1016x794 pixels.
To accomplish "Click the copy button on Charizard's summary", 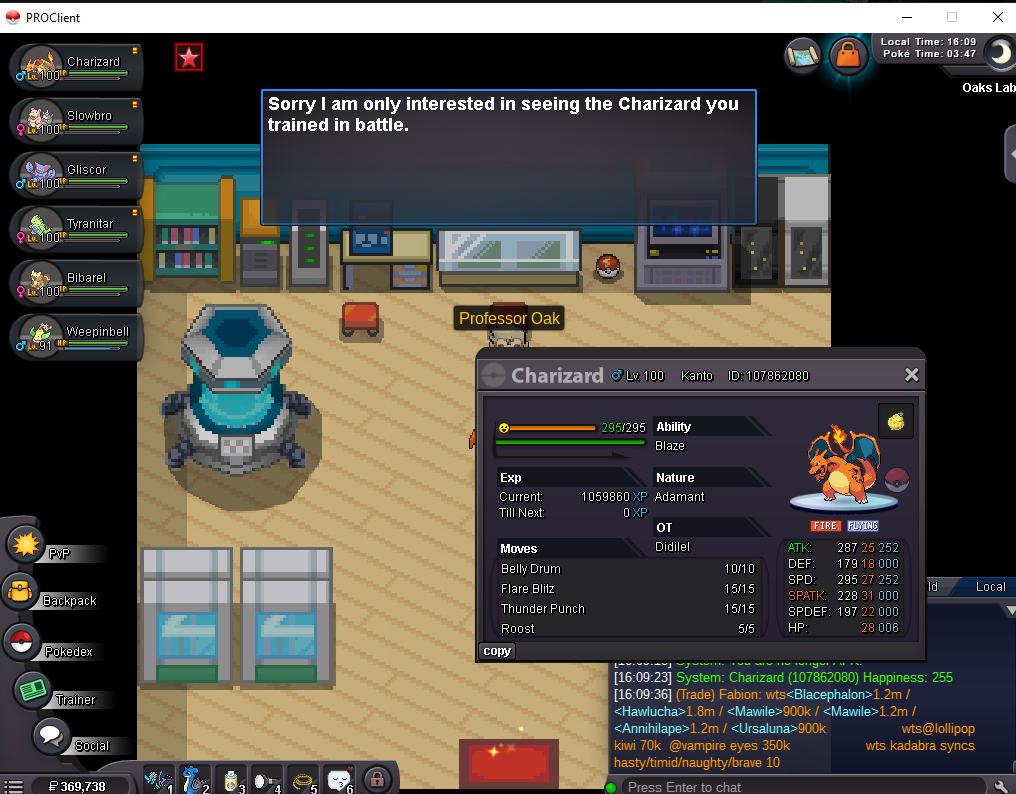I will tap(497, 651).
